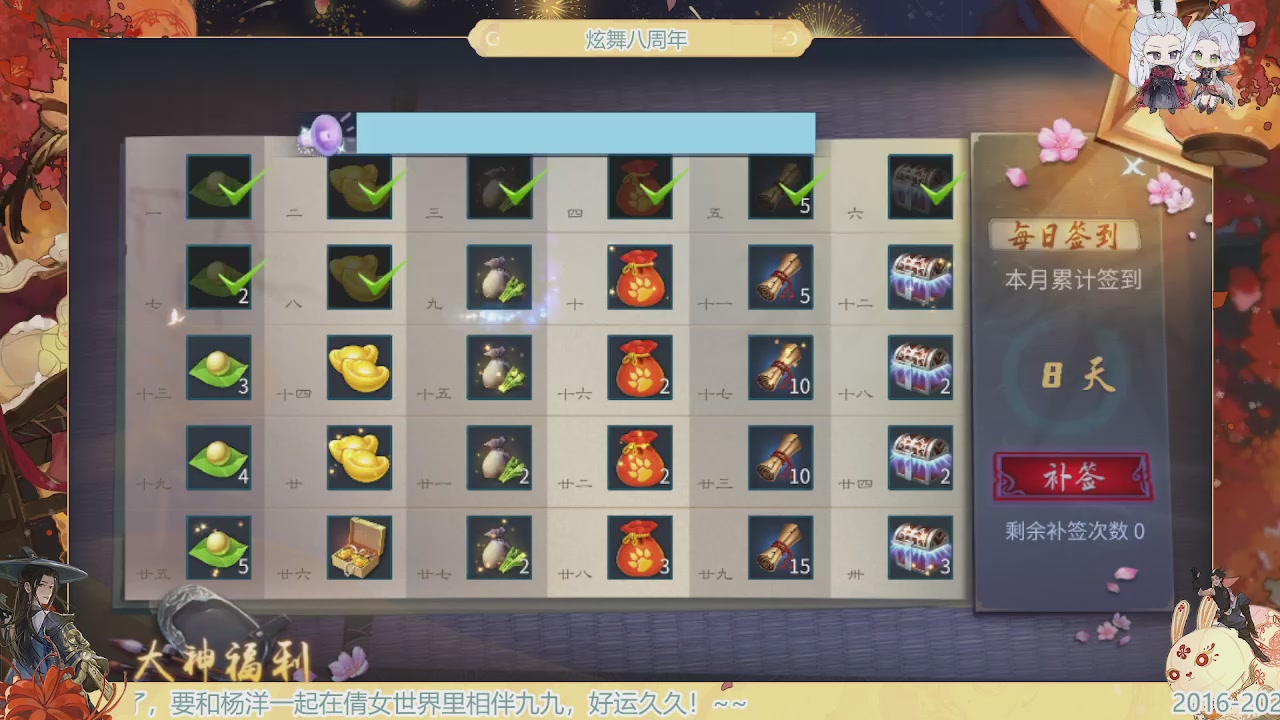
Task: Click the gold ingot reward on day twenty
Action: (360, 458)
